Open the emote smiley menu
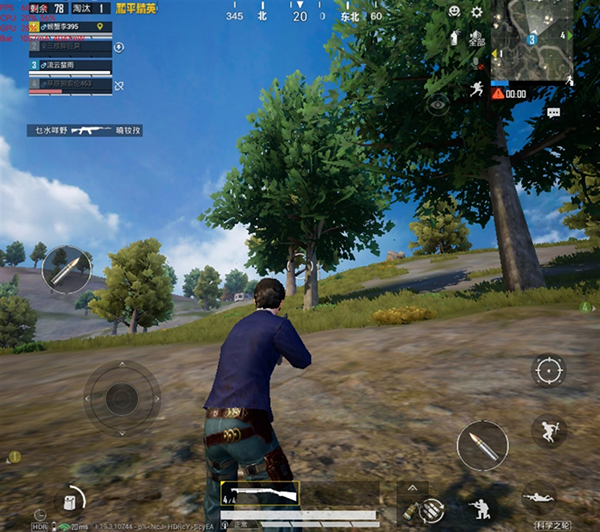The image size is (600, 532). point(454,11)
